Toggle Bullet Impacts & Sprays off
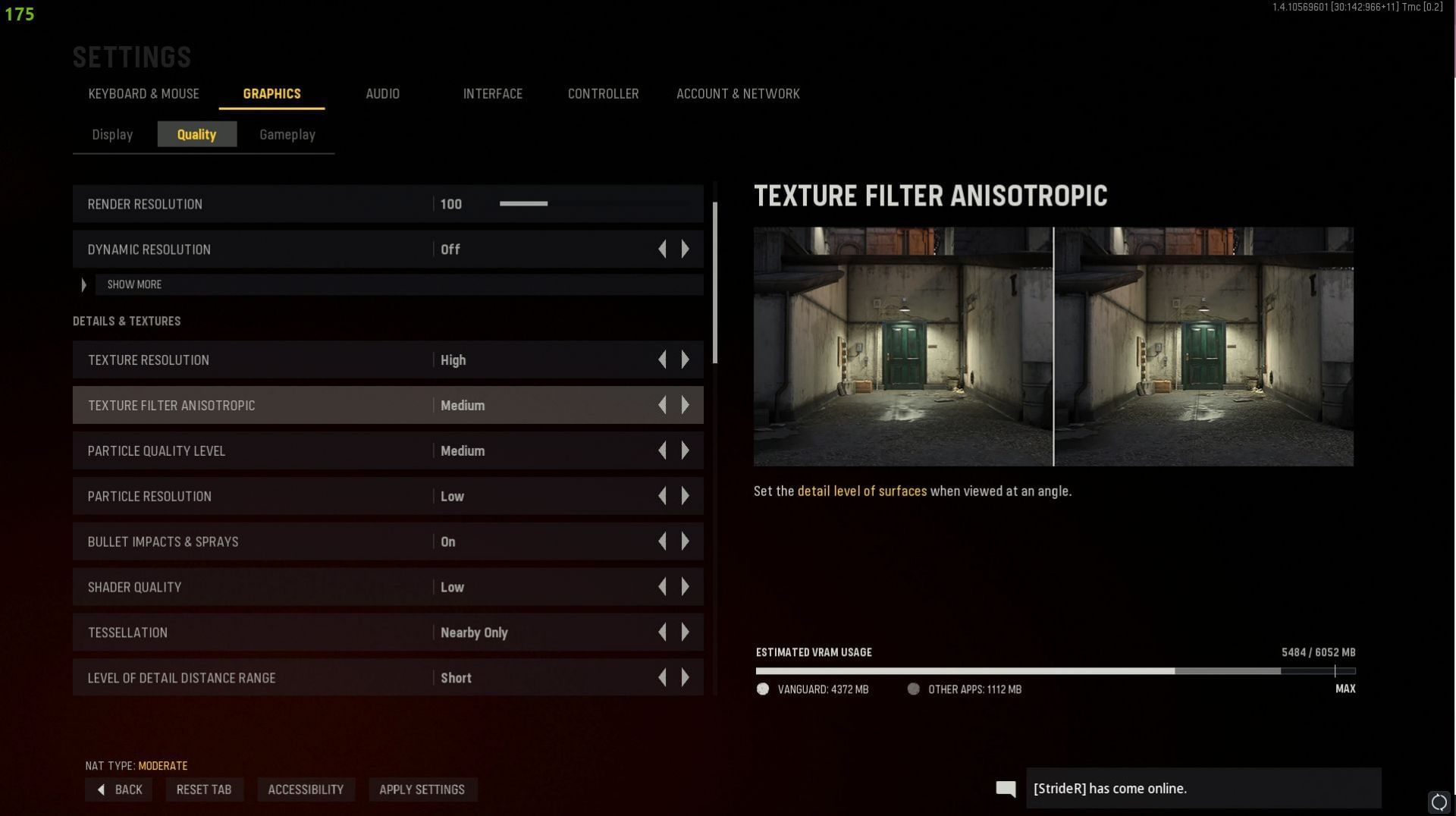This screenshot has height=816, width=1456. (x=686, y=541)
